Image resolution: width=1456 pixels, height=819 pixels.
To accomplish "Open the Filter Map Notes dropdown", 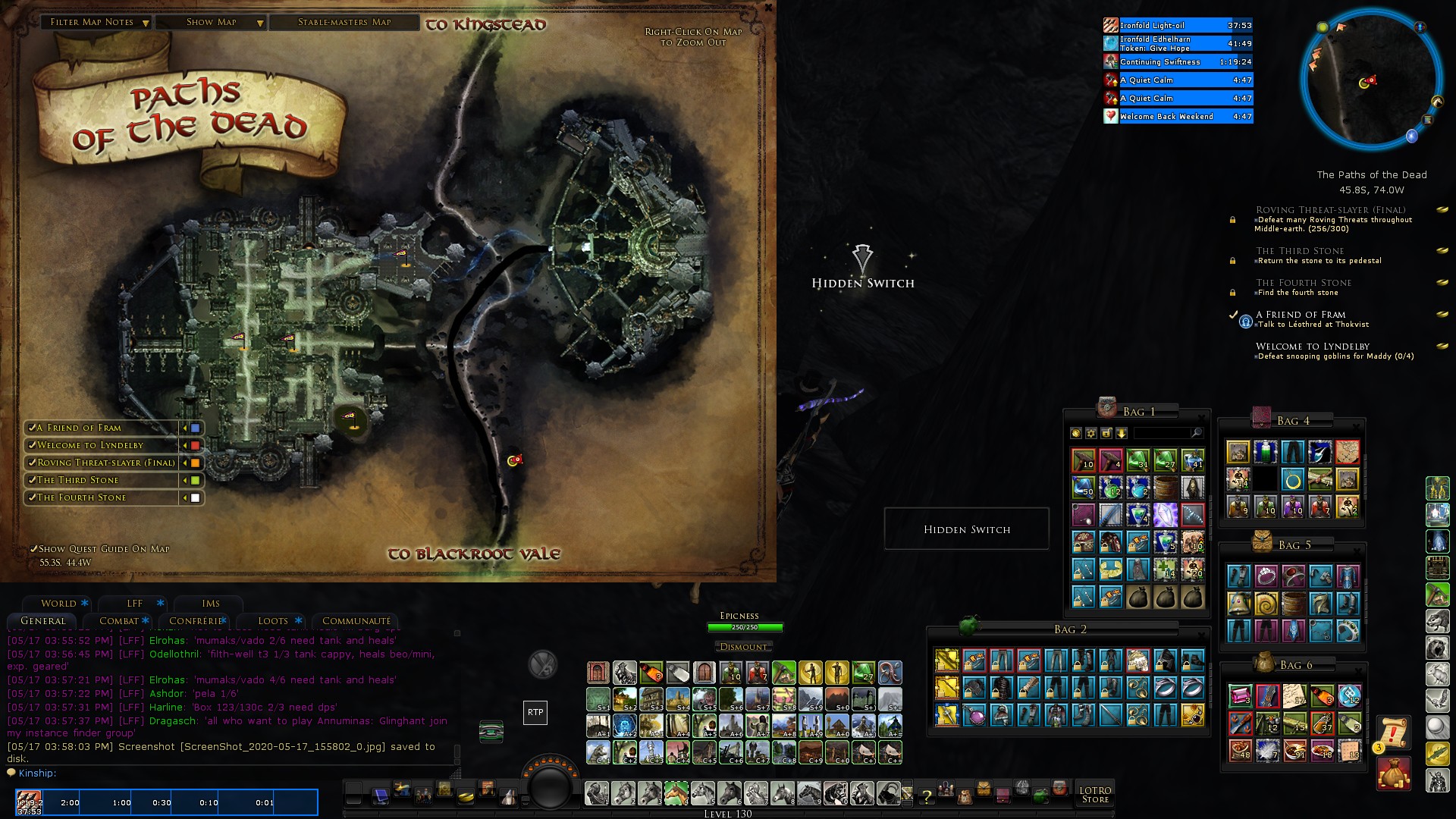I will (x=99, y=23).
